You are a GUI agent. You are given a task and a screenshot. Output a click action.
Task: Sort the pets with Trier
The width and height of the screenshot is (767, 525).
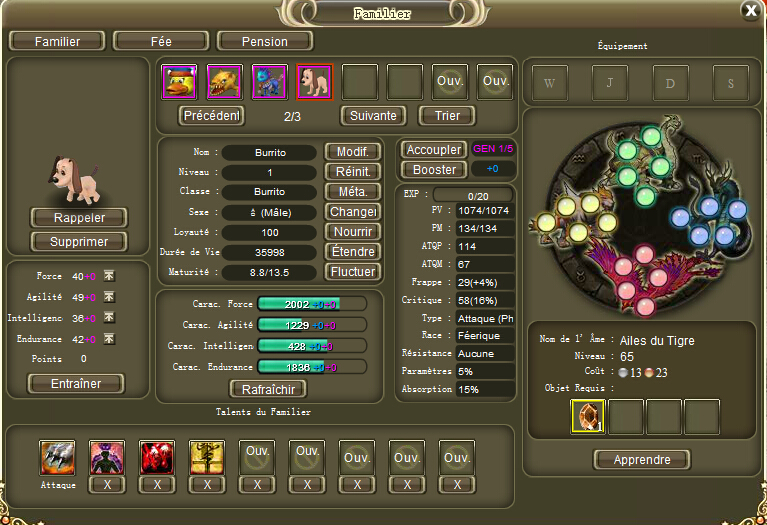point(446,115)
